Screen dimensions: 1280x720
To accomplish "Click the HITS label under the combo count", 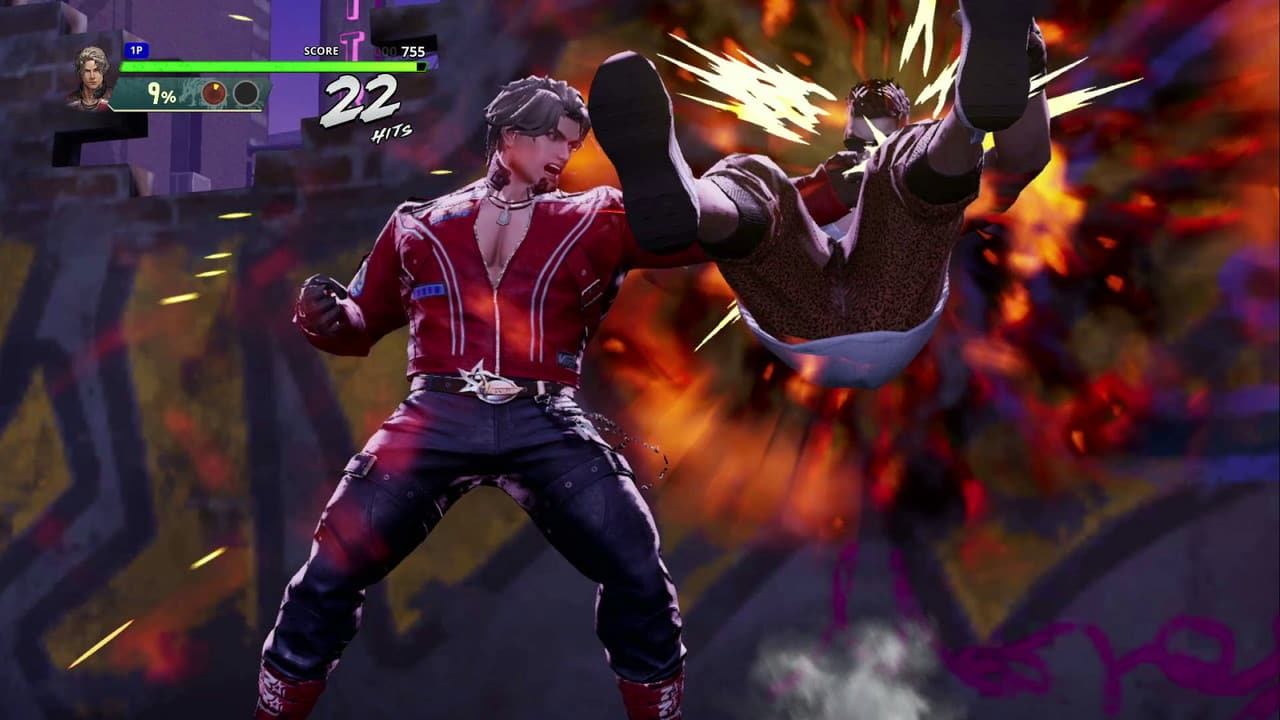I will 392,130.
